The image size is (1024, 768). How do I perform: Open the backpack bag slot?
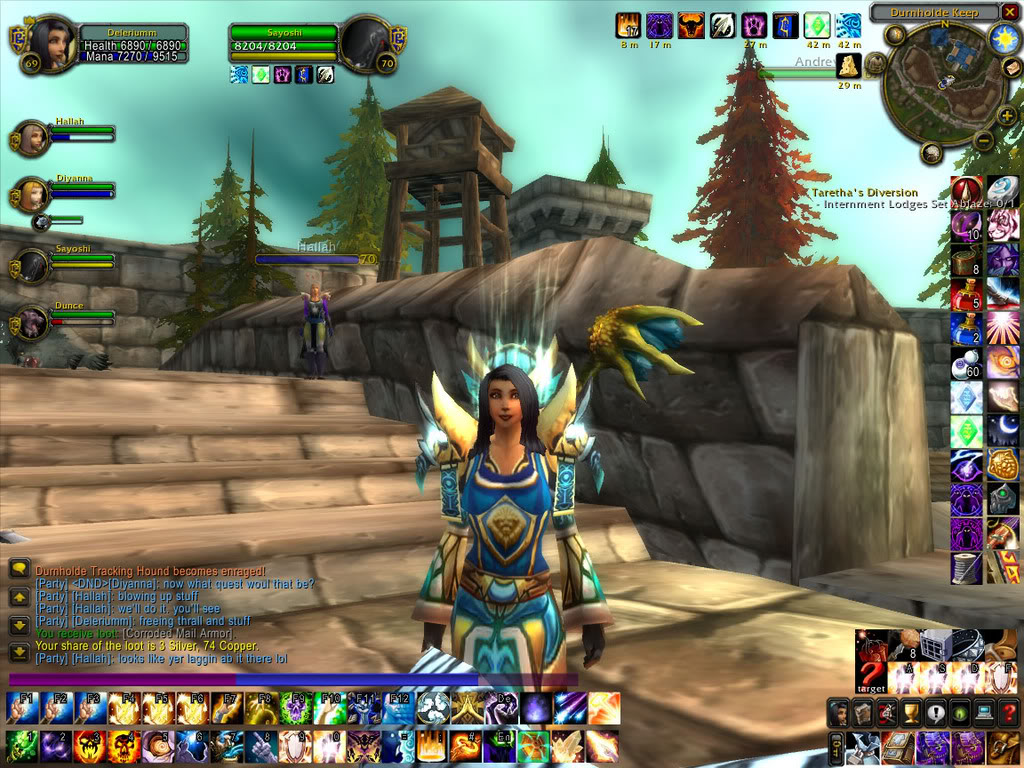pyautogui.click(x=1003, y=747)
